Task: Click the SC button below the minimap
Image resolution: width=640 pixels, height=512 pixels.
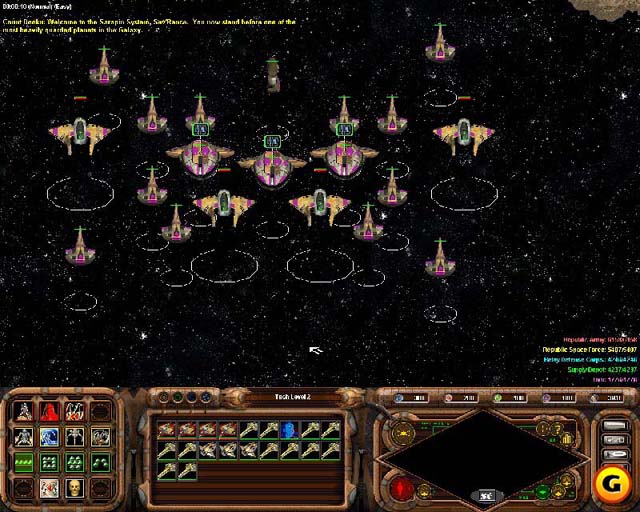Action: [486, 495]
